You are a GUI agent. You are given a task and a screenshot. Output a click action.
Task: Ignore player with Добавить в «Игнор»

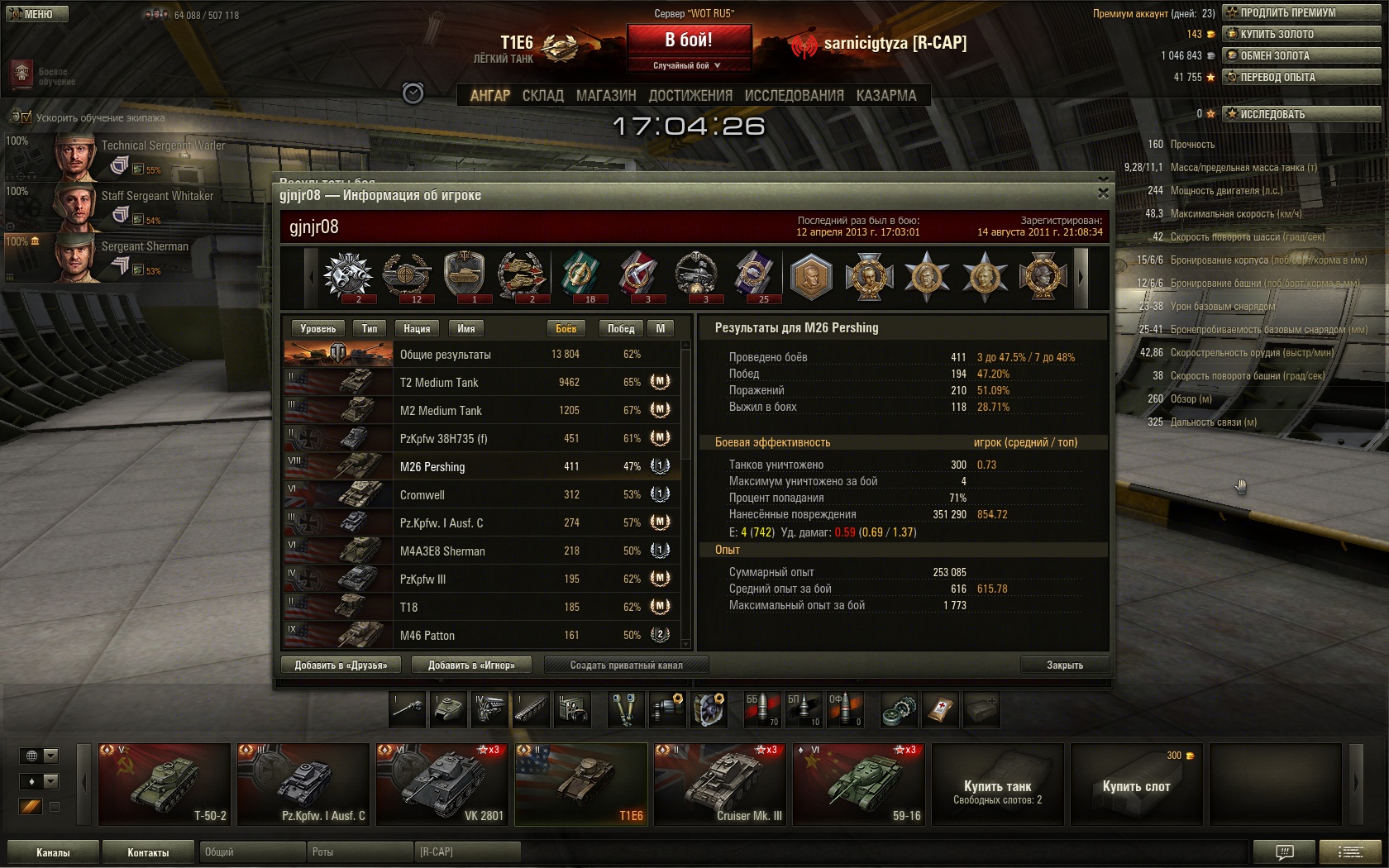(471, 665)
